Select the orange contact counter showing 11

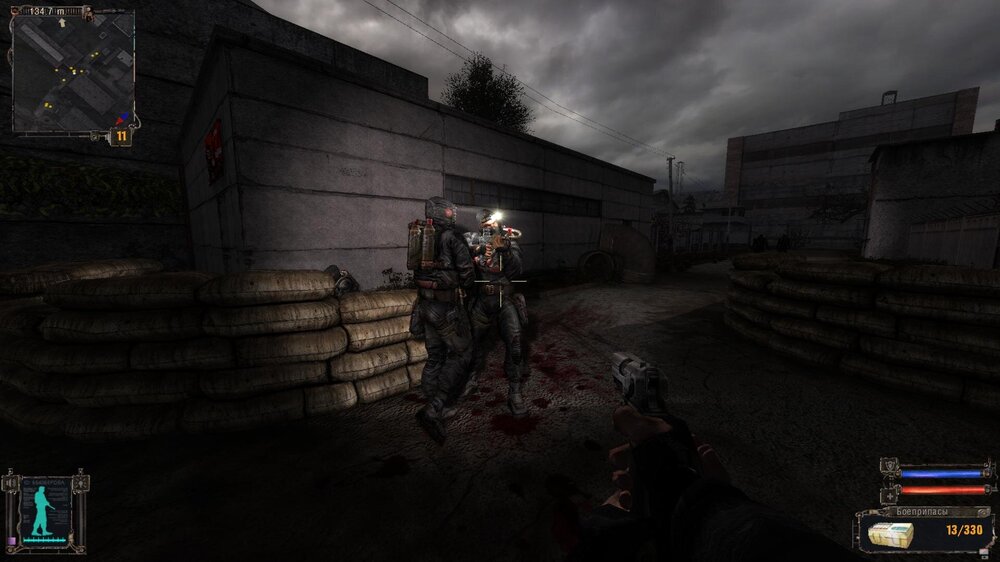[x=121, y=136]
